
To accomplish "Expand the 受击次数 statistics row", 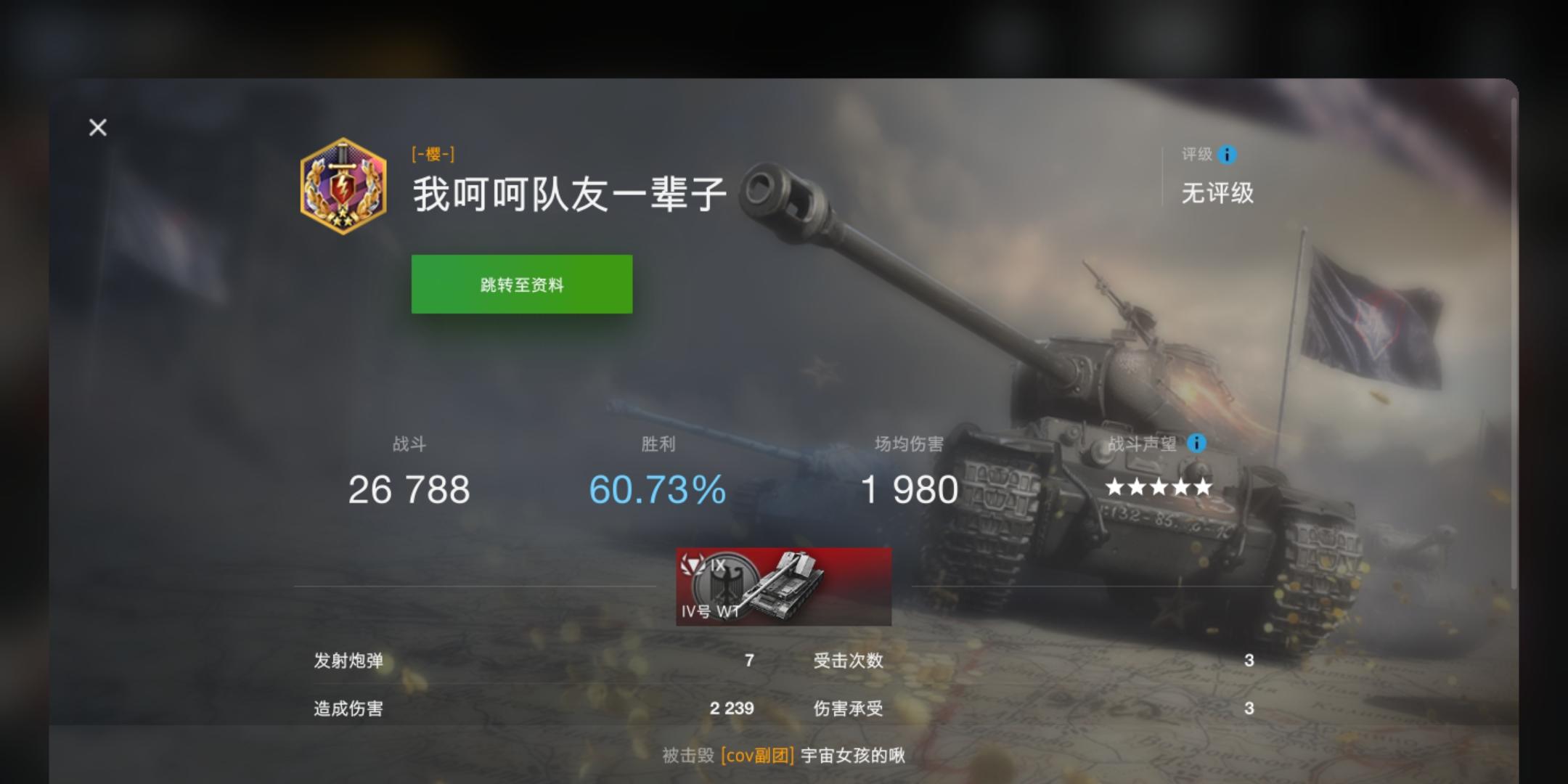I will point(849,661).
